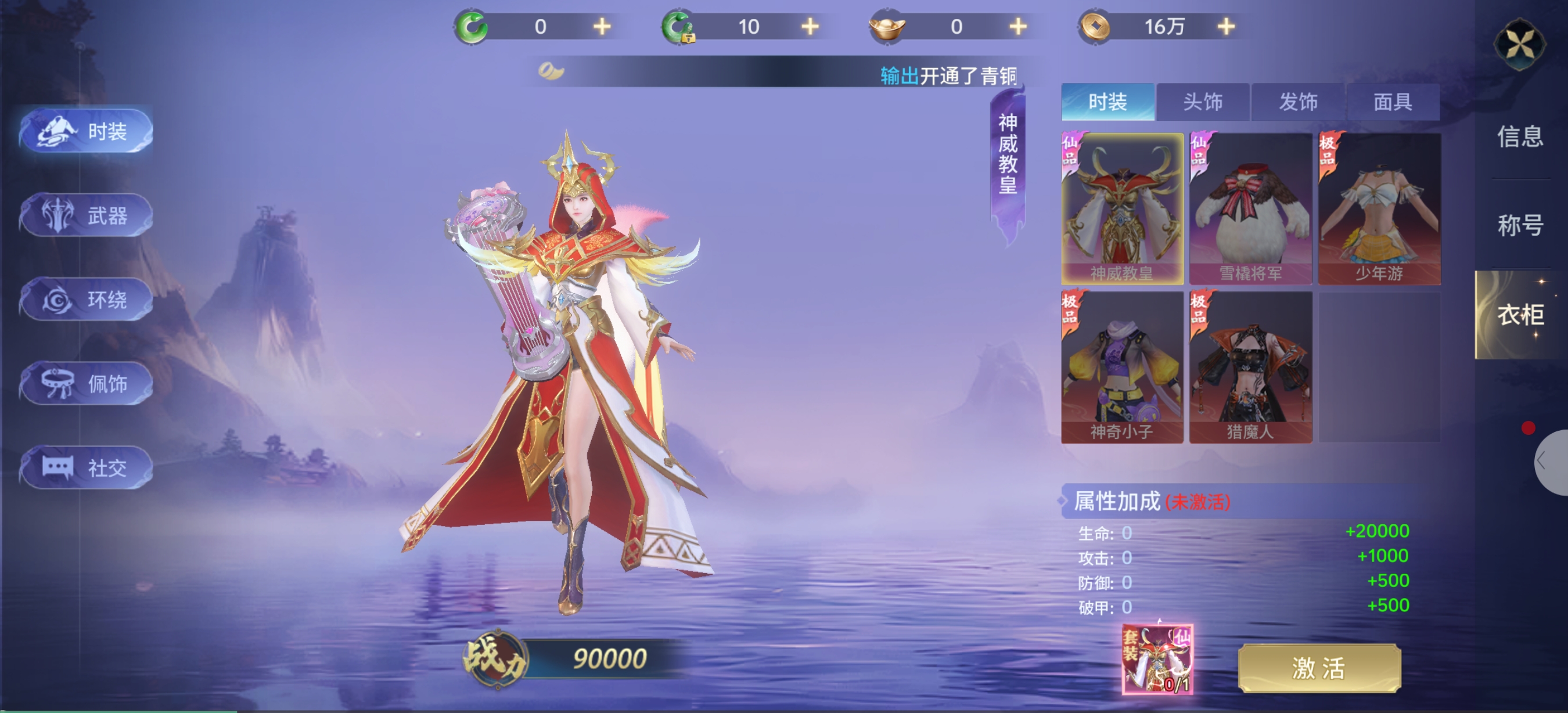The height and width of the screenshot is (713, 1568).
Task: Pick the 少年游 outfit thumbnail
Action: pos(1379,208)
